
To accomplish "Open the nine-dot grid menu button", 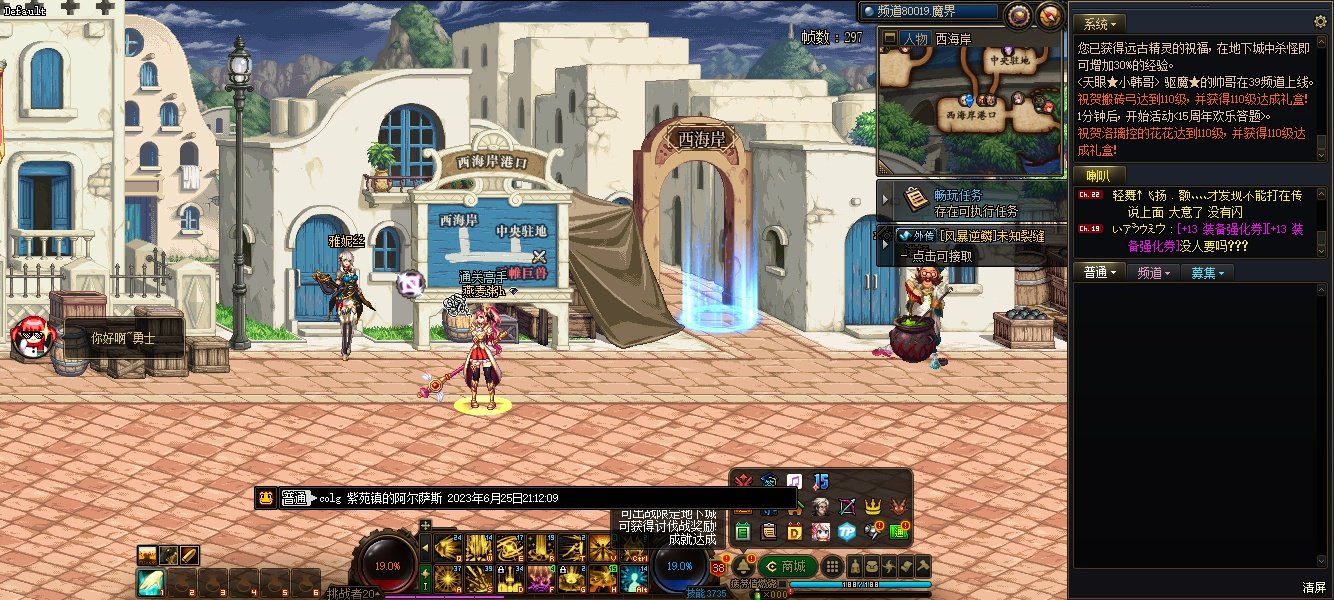I will pos(831,566).
